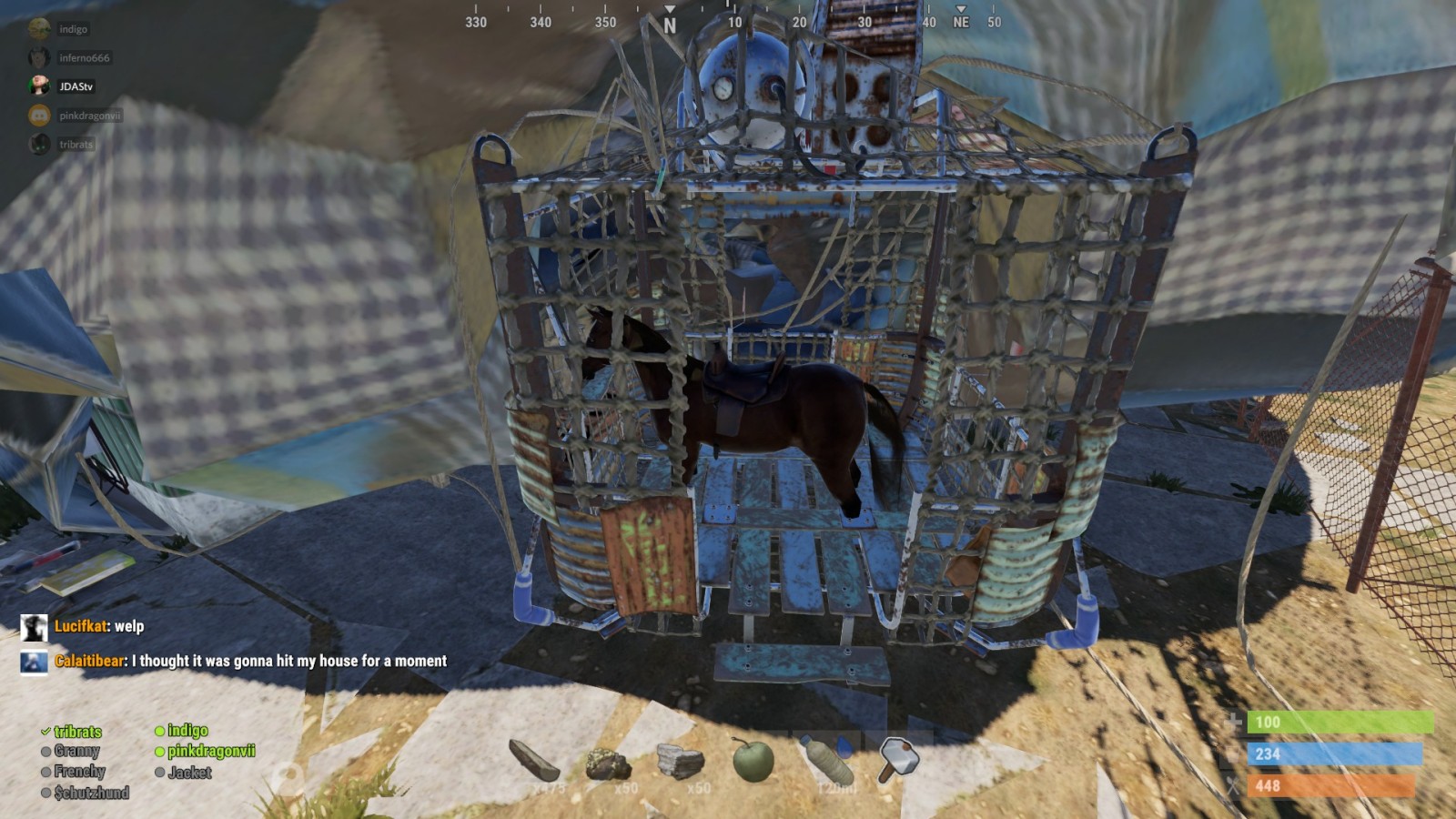Equip the hammer from the hotbar
This screenshot has width=1456, height=819.
[898, 759]
